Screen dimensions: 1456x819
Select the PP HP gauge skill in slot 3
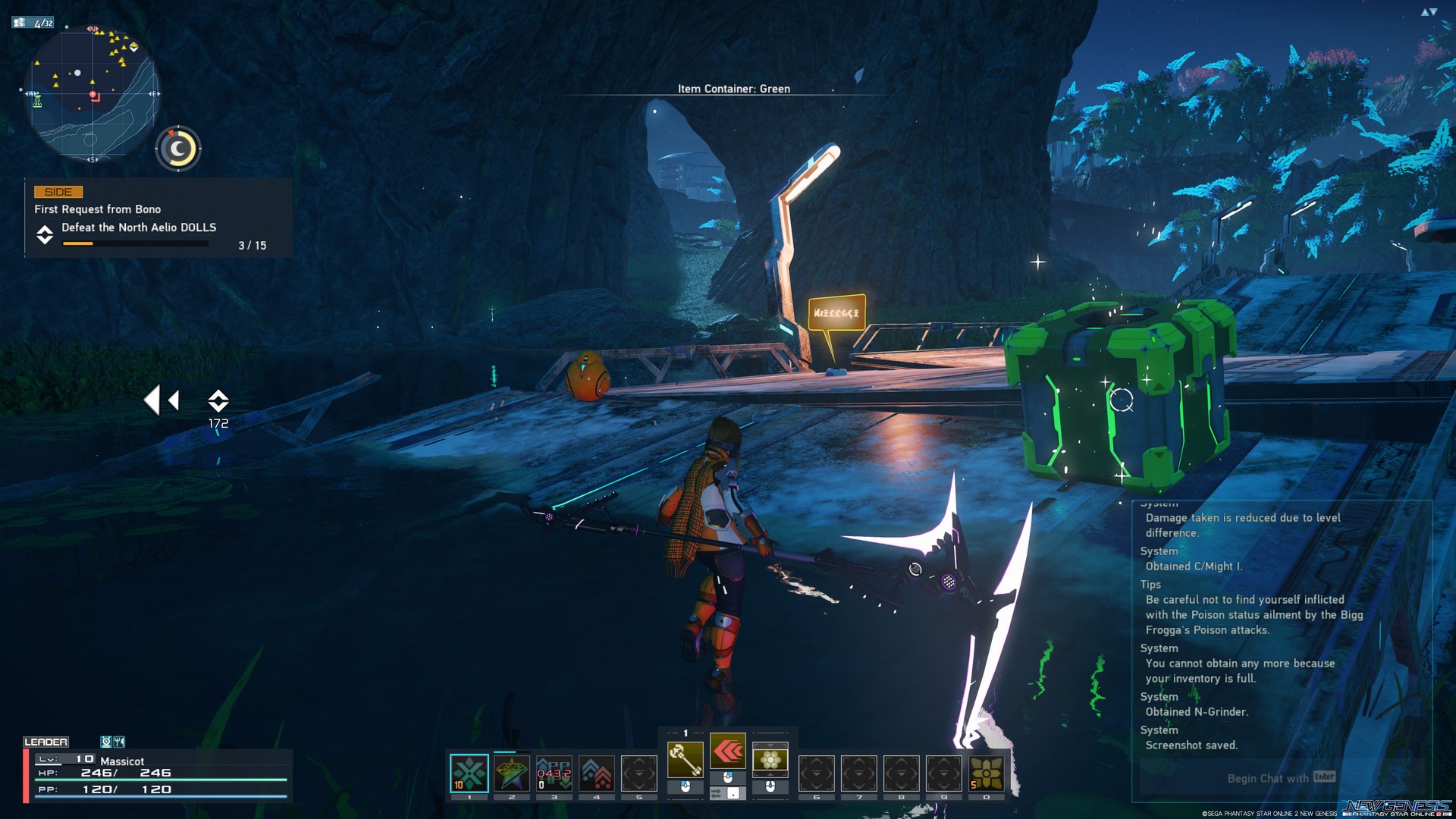(x=554, y=773)
